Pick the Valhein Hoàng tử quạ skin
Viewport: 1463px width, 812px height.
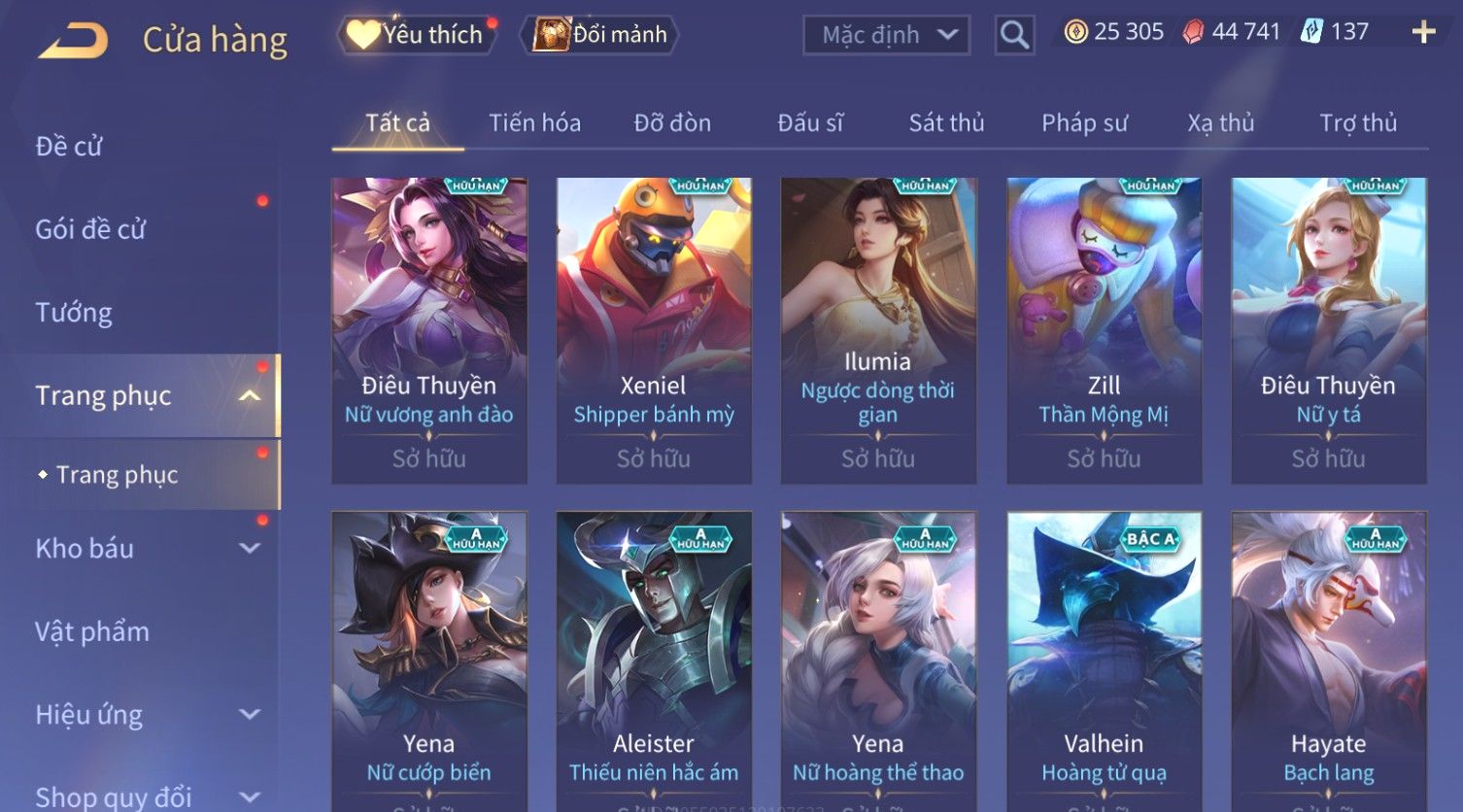[1104, 660]
